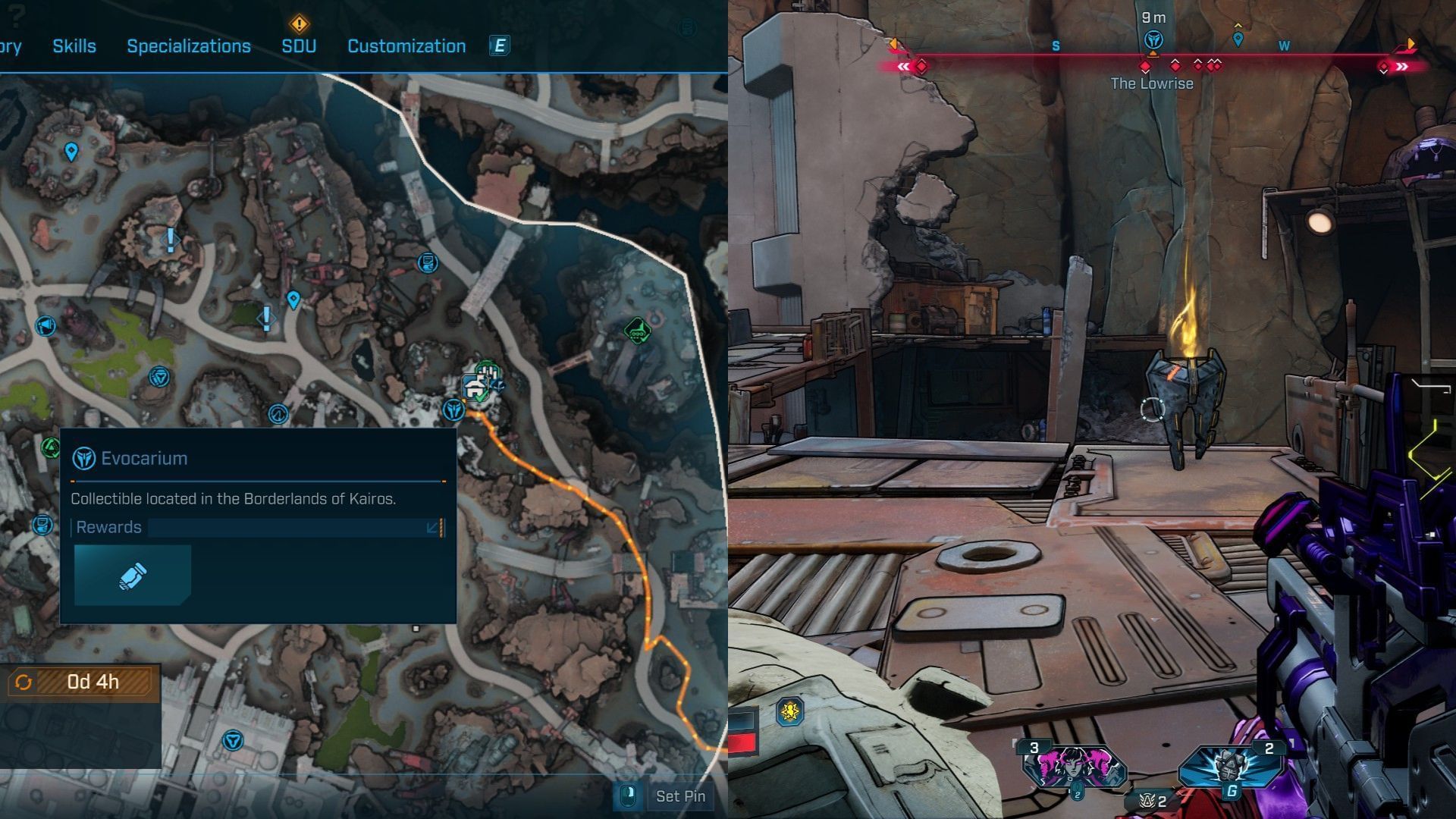1456x819 pixels.
Task: Collapse the Rewards section arrow
Action: click(433, 527)
